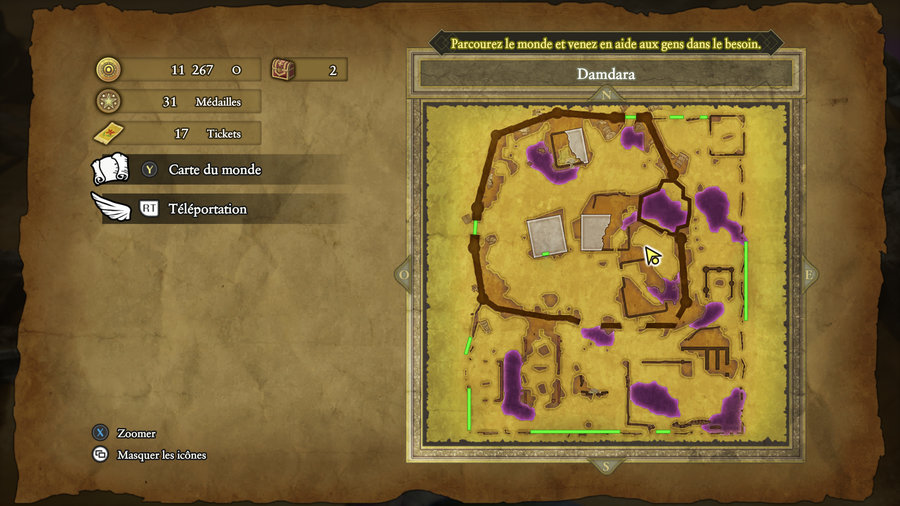The image size is (900, 506).
Task: Click the player position marker on map
Action: point(653,257)
